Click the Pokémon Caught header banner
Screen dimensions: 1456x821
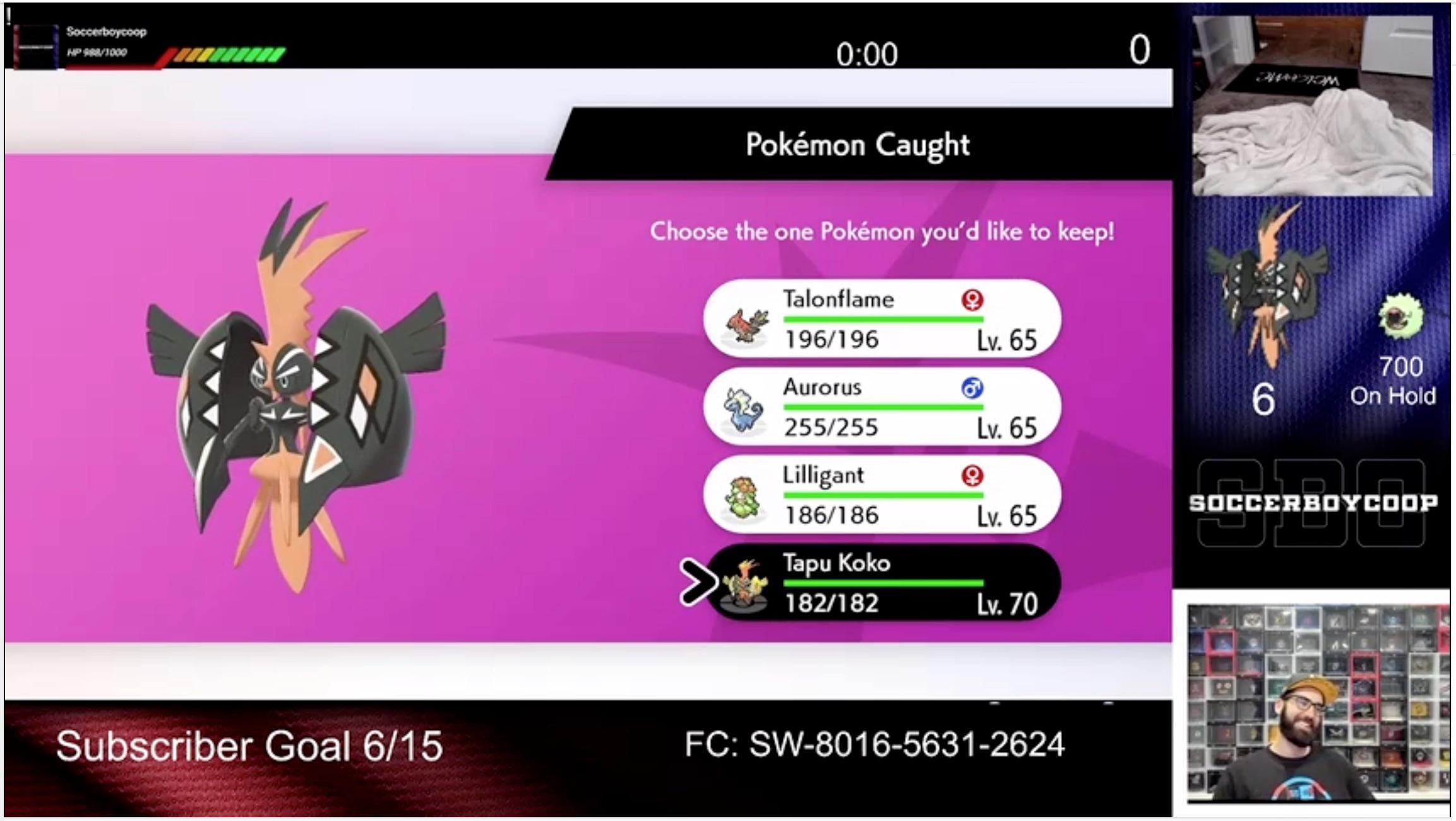pyautogui.click(x=857, y=145)
